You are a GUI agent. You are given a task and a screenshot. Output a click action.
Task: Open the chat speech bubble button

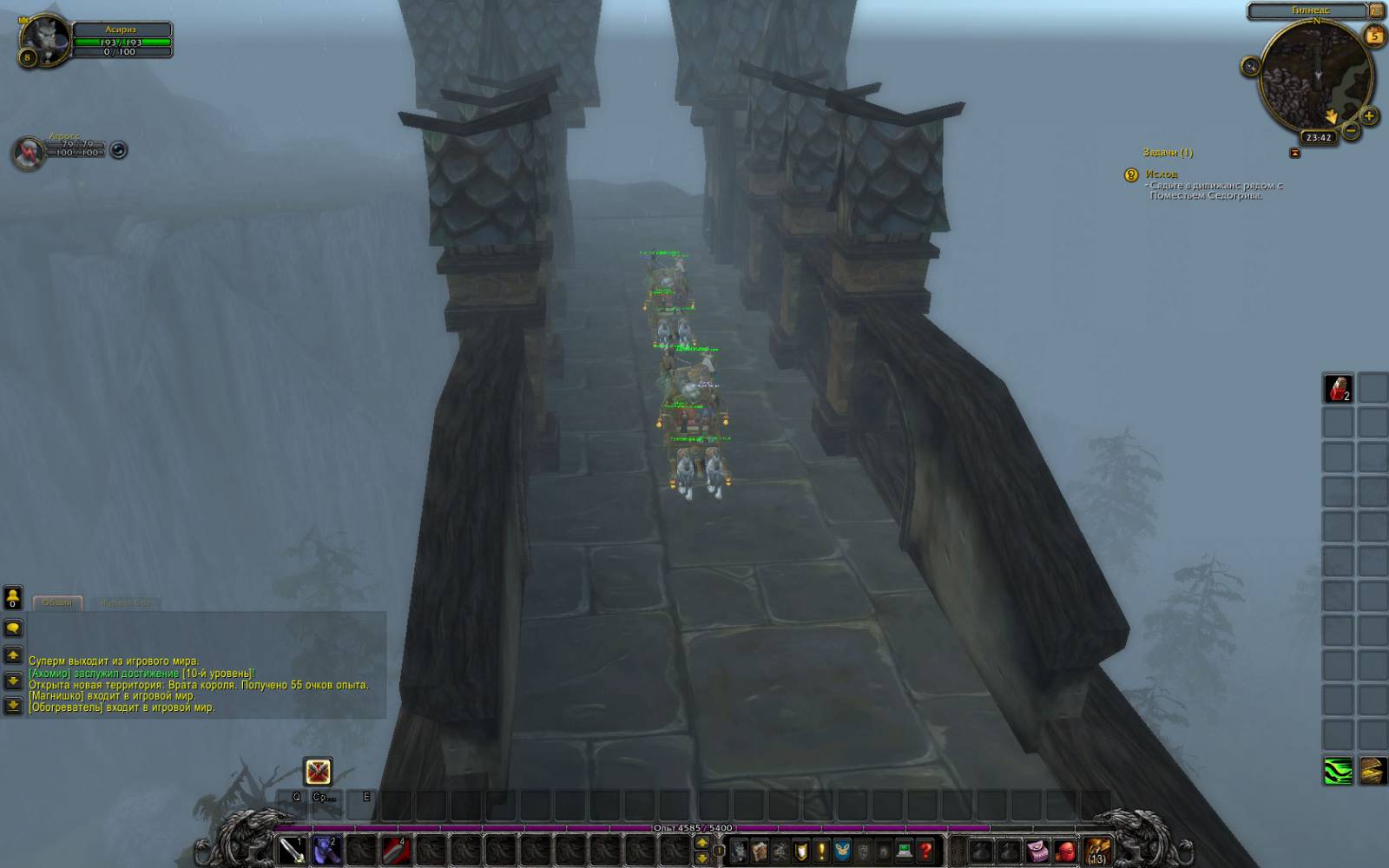(13, 628)
